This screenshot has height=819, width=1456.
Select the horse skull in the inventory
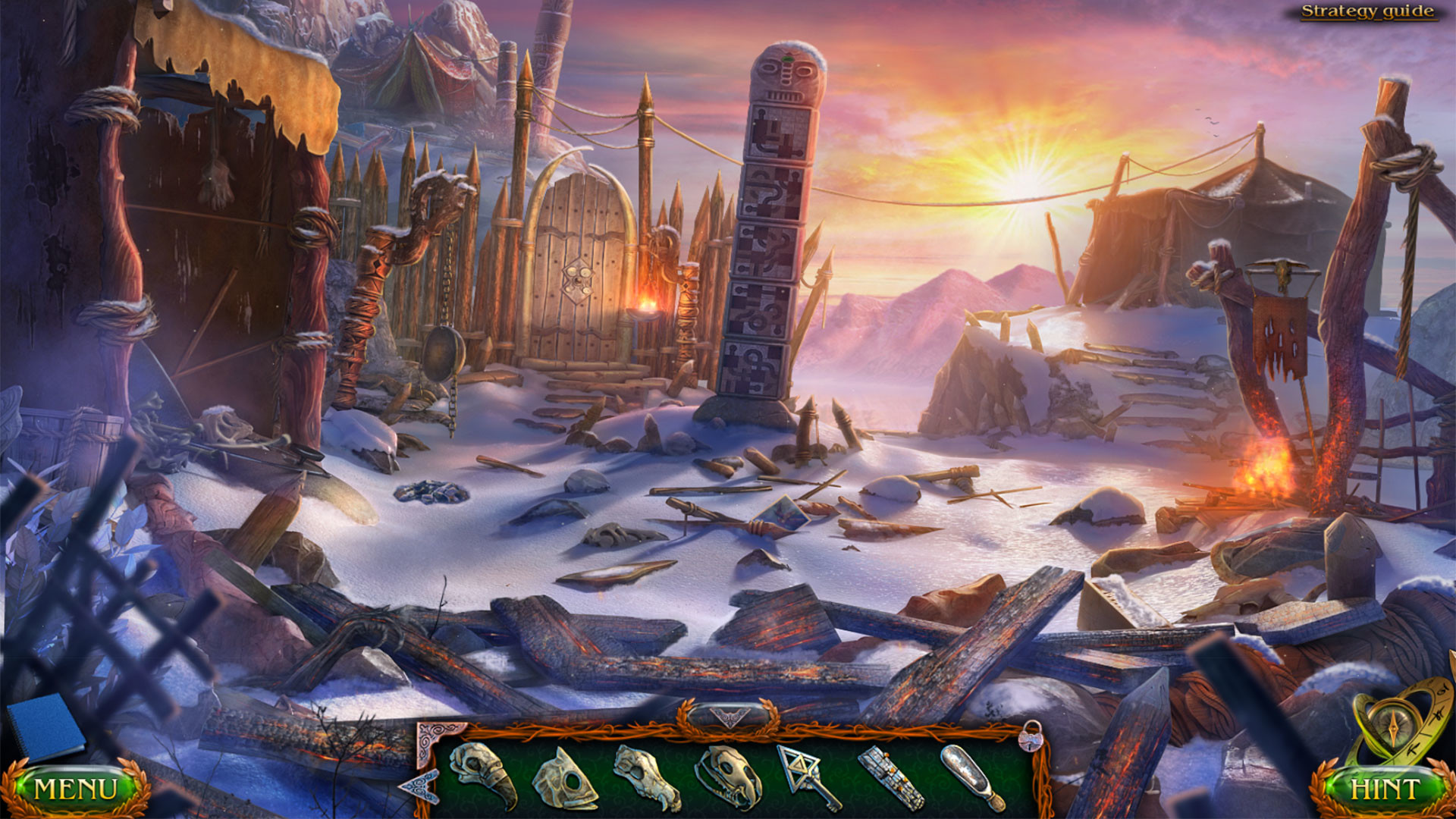tap(644, 777)
